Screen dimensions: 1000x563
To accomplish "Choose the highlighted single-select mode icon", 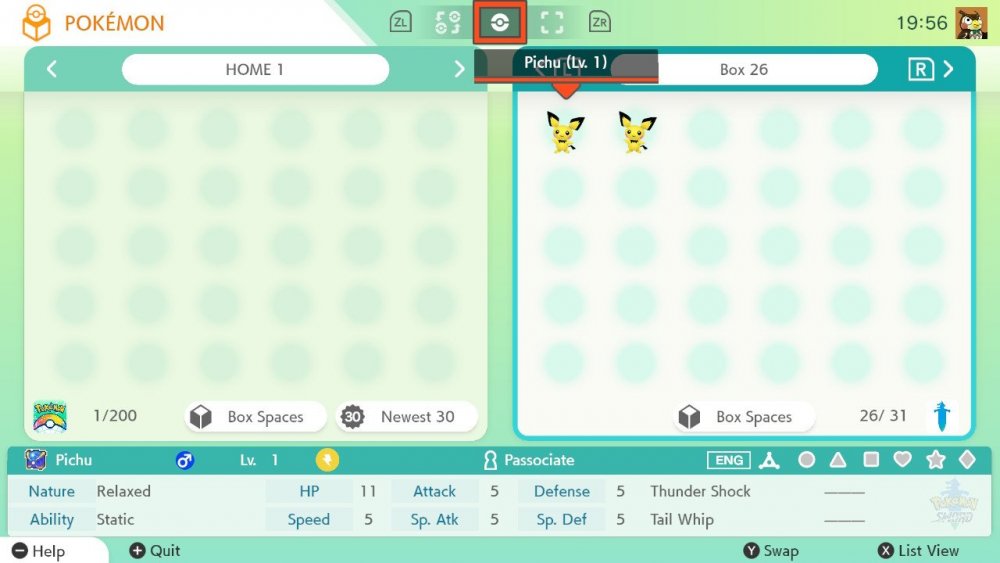I will 498,22.
